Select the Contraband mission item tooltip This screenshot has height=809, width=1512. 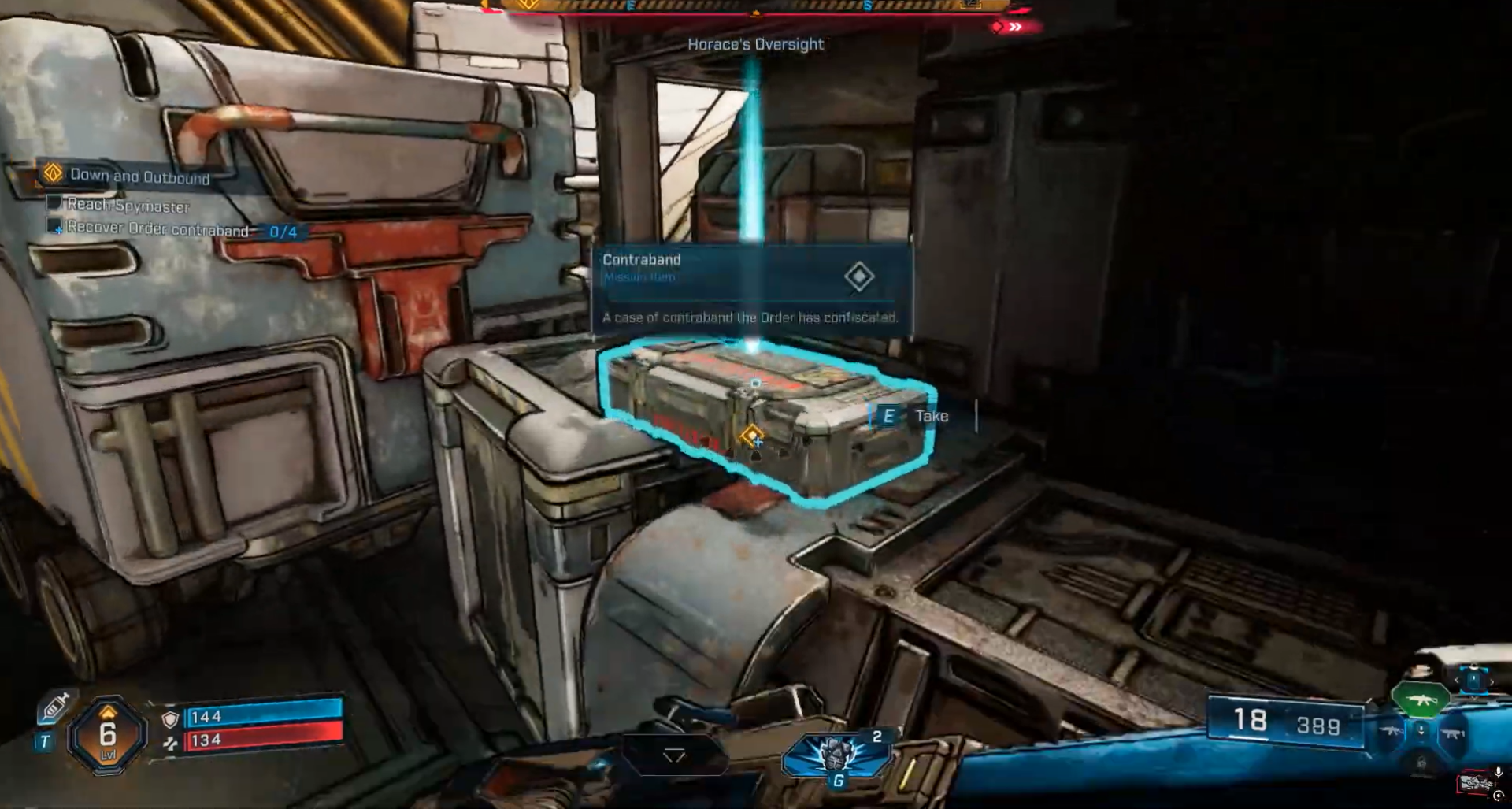752,289
